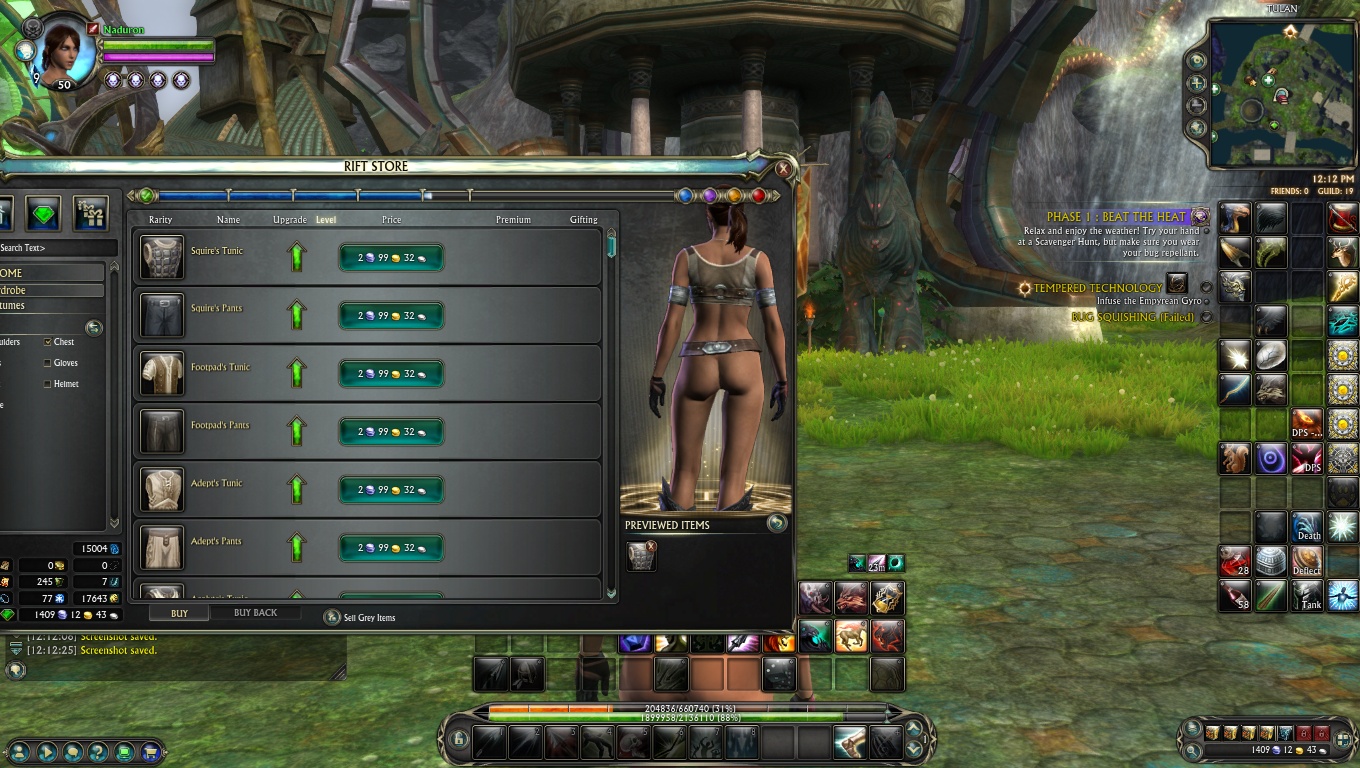The width and height of the screenshot is (1360, 768).
Task: Tick the Helmet filter checkbox
Action: tap(48, 384)
